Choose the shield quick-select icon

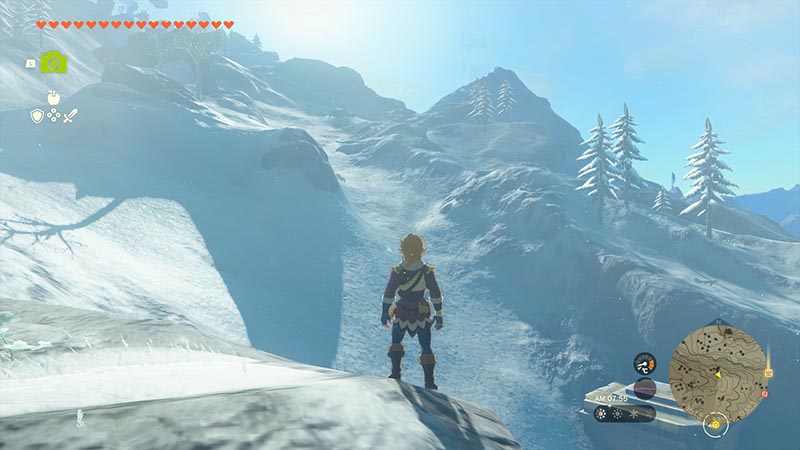(x=37, y=116)
